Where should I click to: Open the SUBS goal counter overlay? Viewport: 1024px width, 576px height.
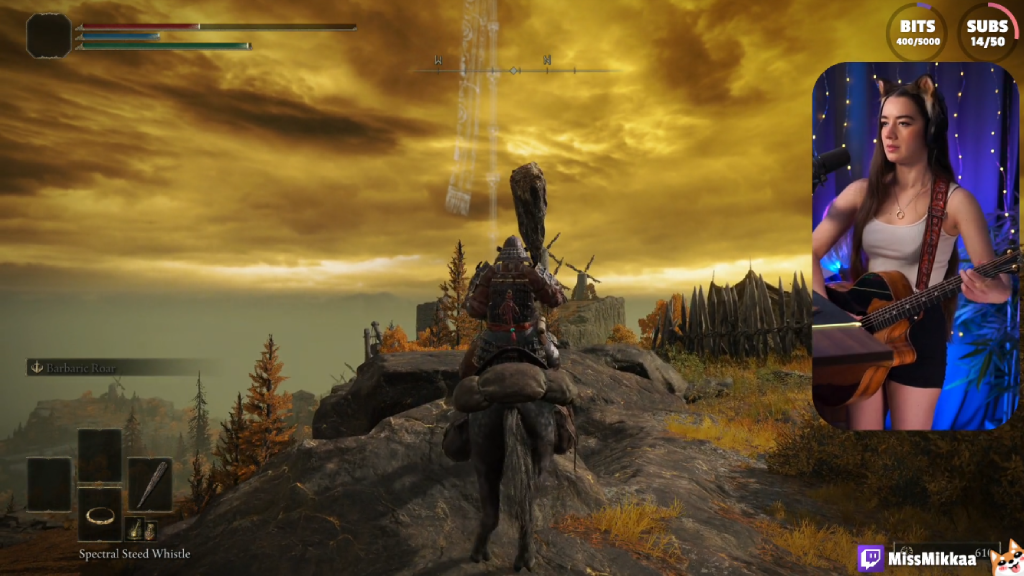point(987,32)
